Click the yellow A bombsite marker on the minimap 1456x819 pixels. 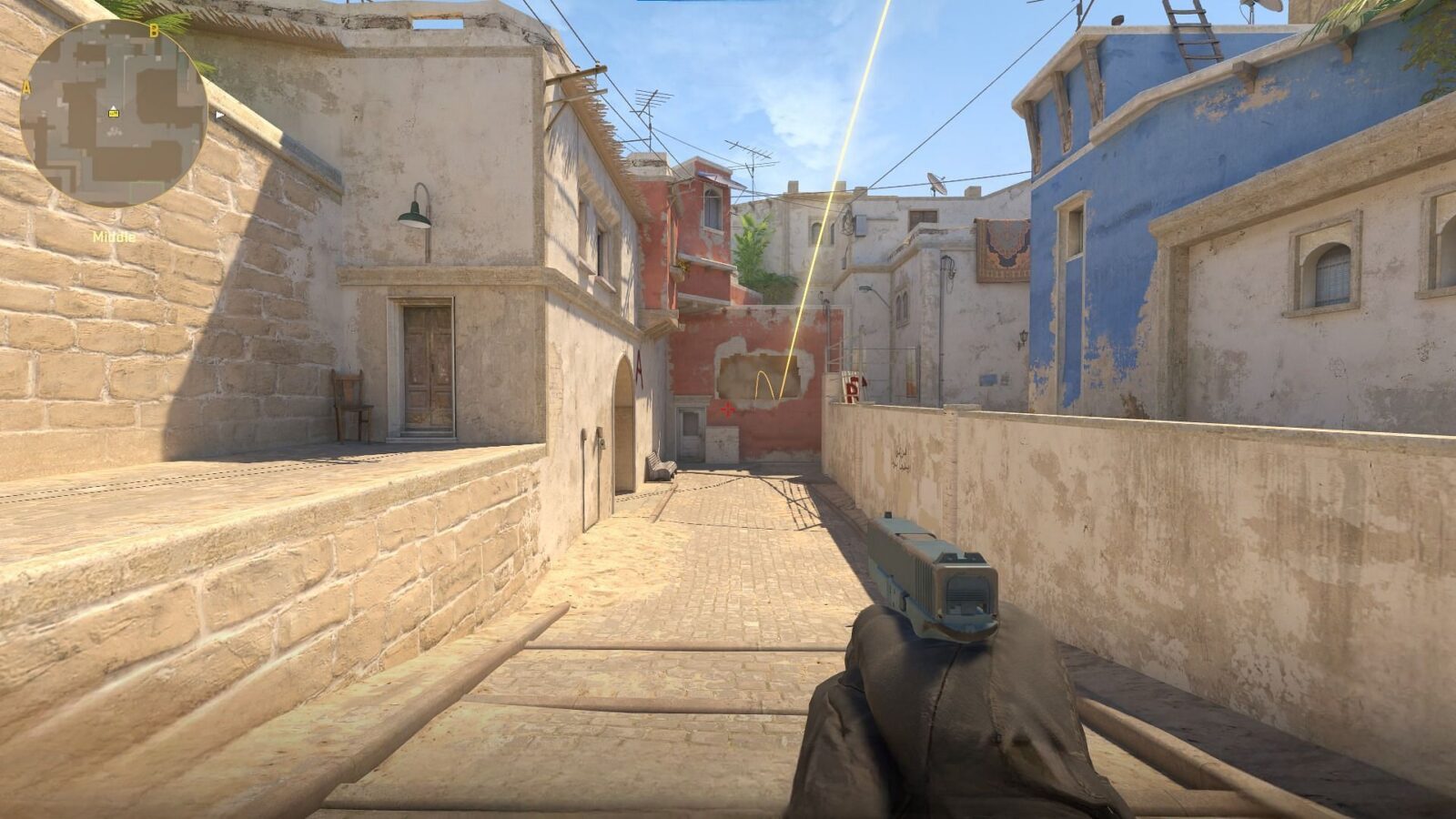coord(26,86)
